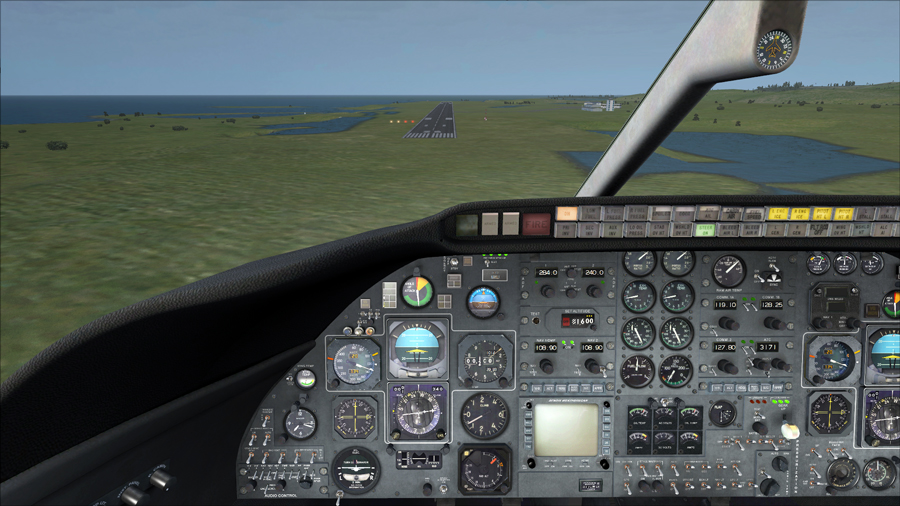Click the NAV 1 frequency tuning knob
Screen dimensions: 900x506
click(x=546, y=366)
